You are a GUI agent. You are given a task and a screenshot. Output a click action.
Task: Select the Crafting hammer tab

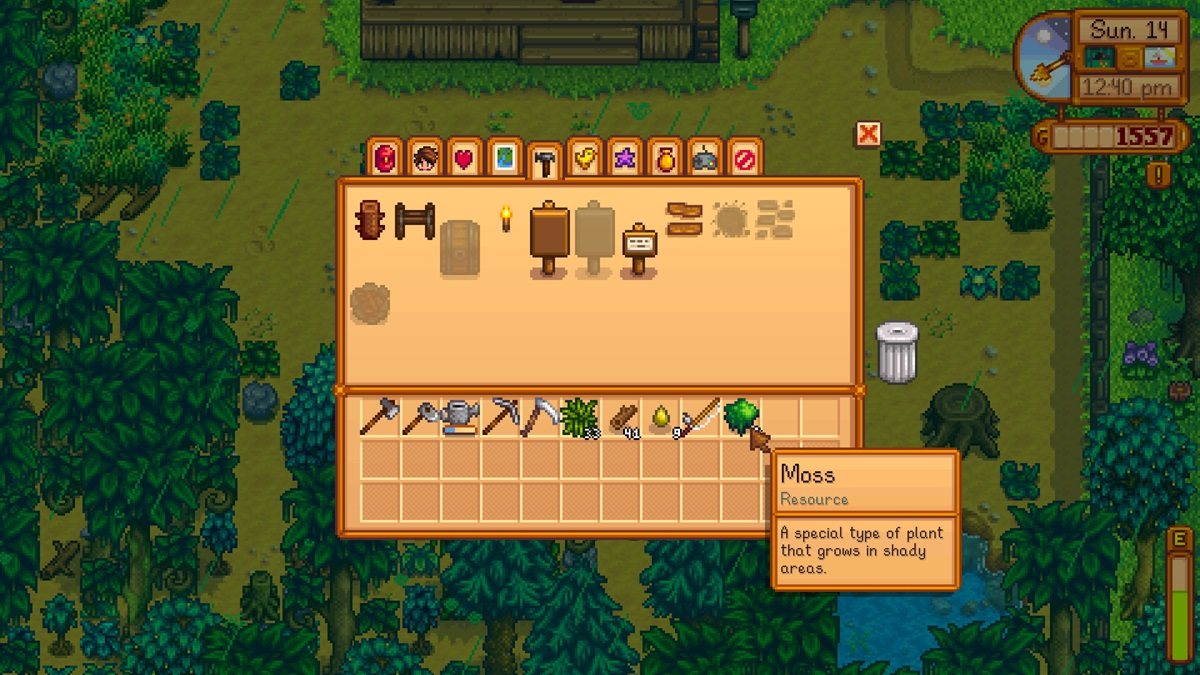click(545, 161)
